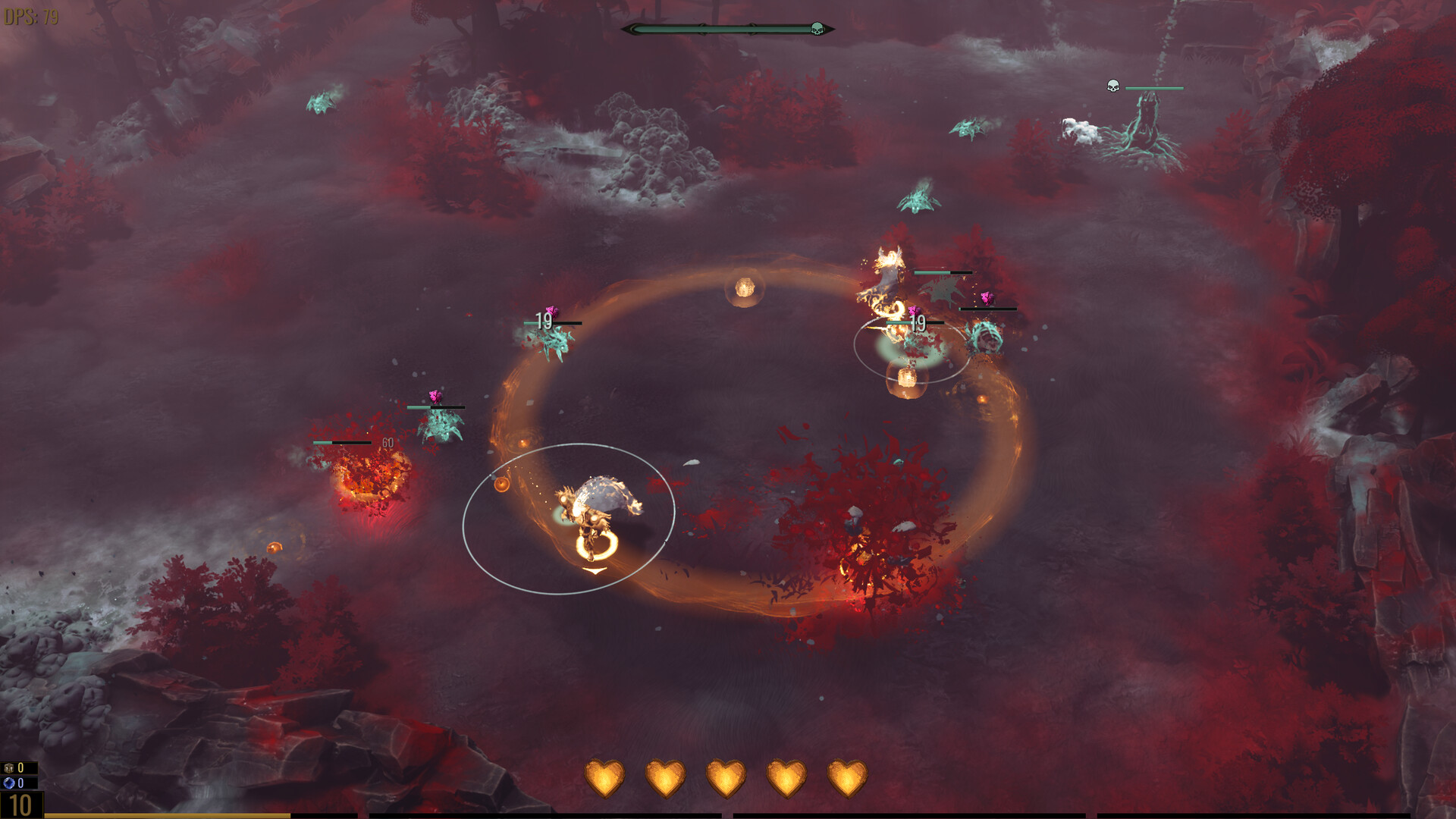The image size is (1456, 819).
Task: Click the health bar above the burning red creature
Action: (341, 442)
